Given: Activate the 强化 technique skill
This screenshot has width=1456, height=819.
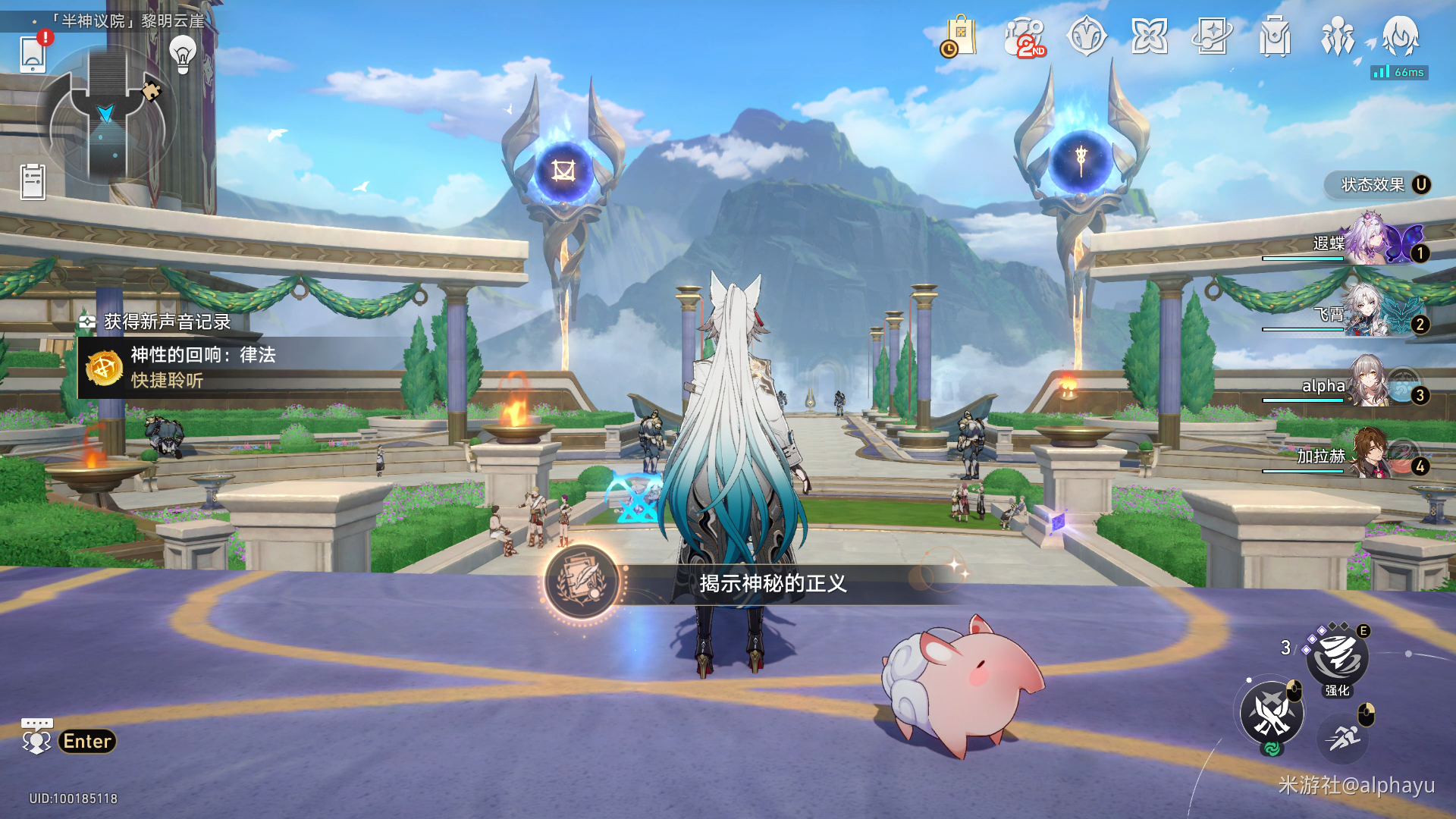Looking at the screenshot, I should pyautogui.click(x=1337, y=657).
